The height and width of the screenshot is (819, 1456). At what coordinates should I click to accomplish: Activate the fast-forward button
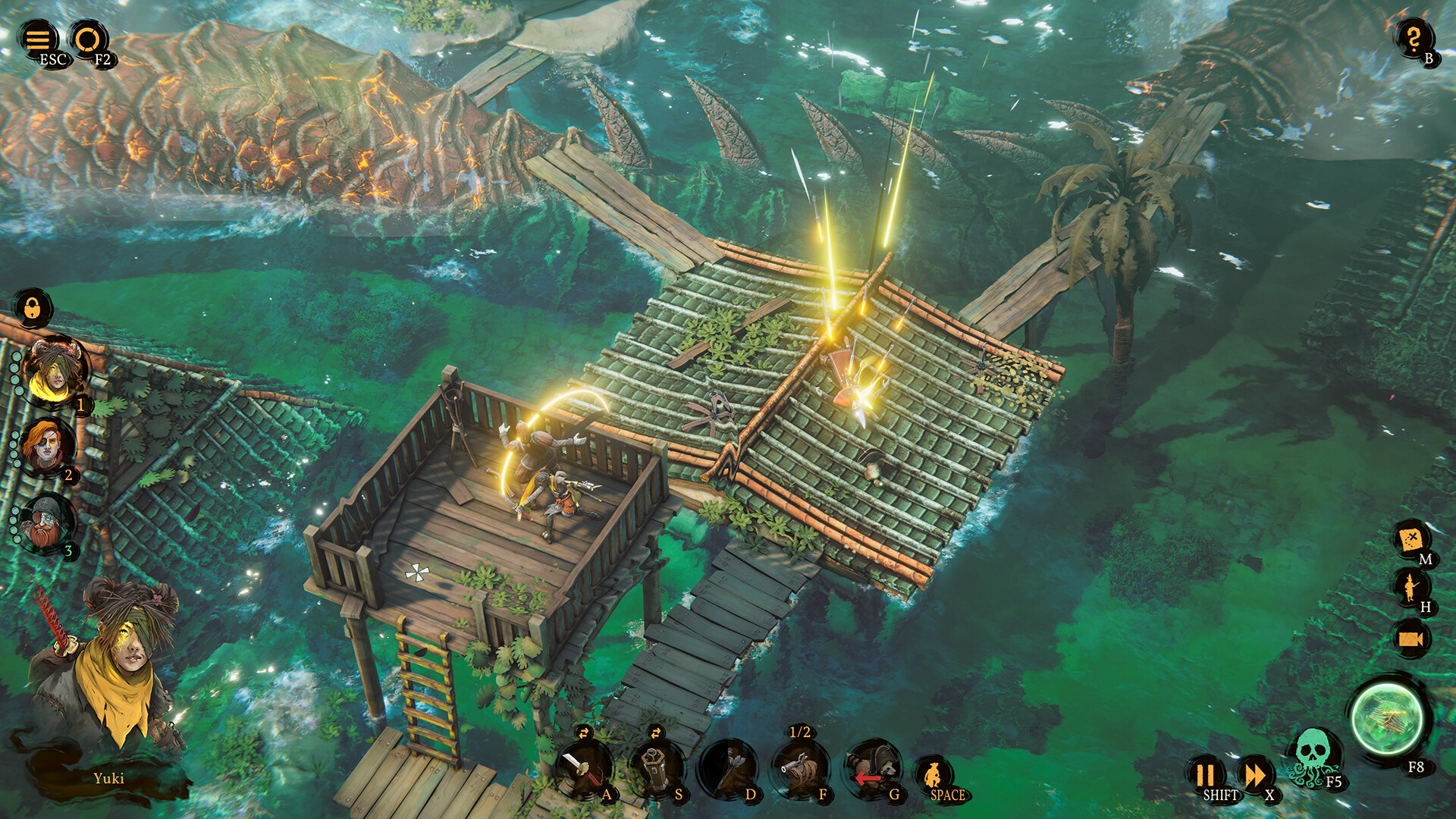coord(1254,775)
